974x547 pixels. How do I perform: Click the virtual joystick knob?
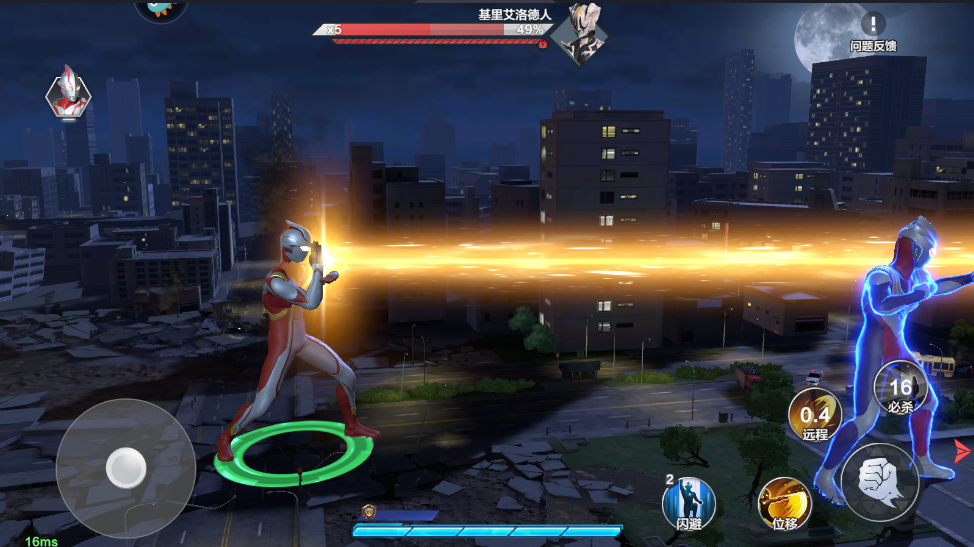pyautogui.click(x=126, y=465)
